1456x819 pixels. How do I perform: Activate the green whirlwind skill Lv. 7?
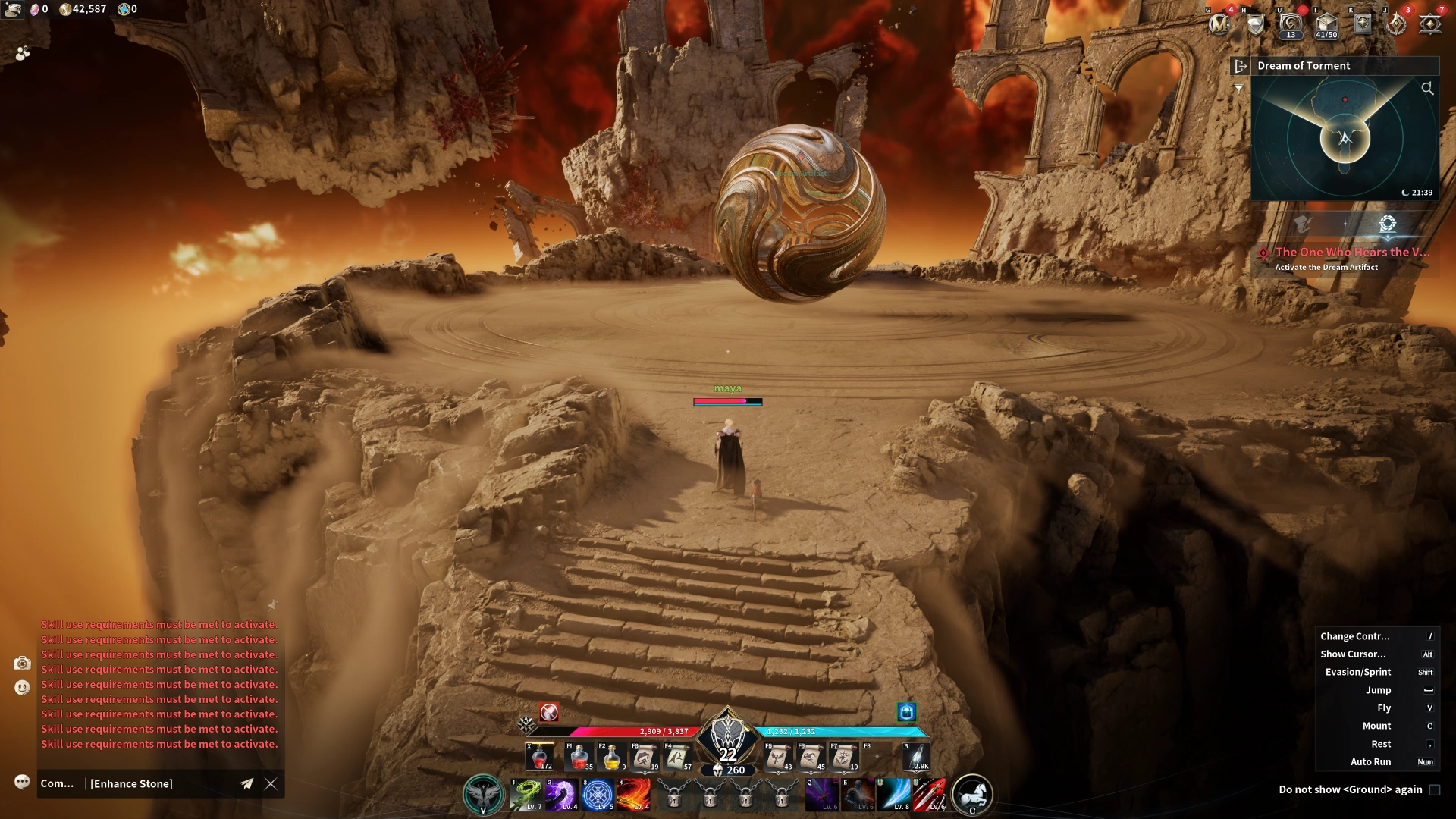(526, 795)
